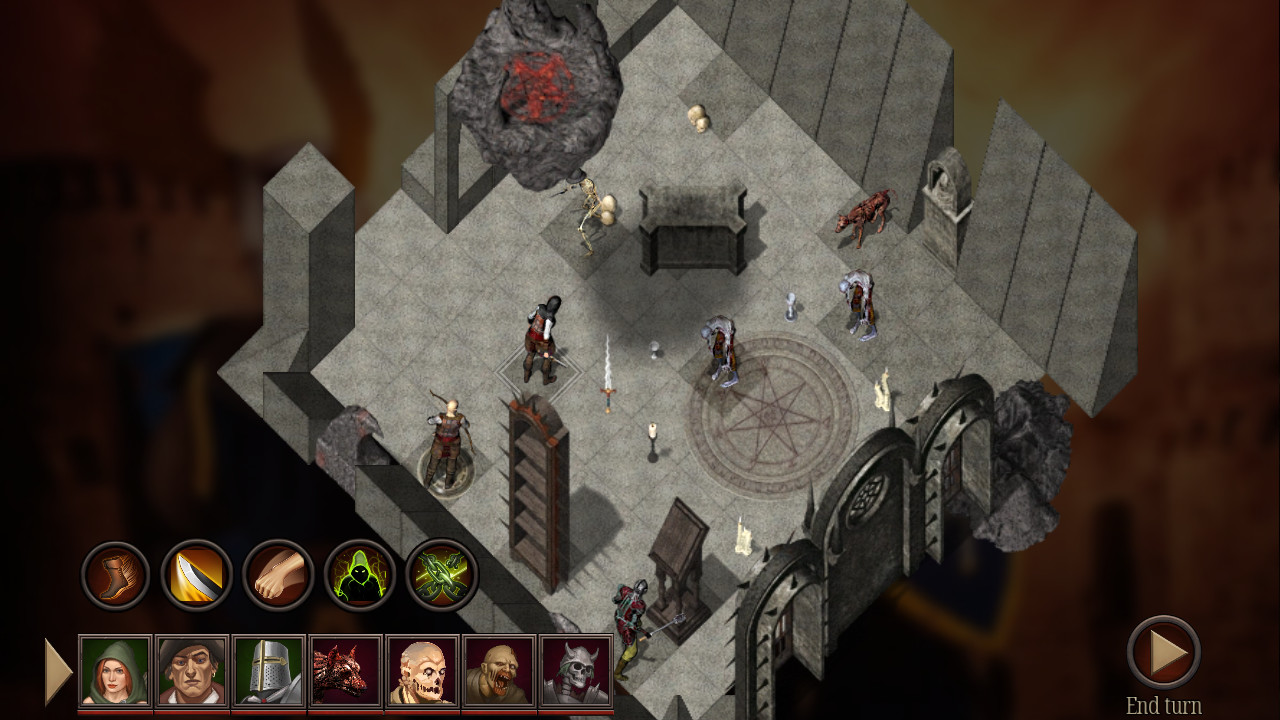Select the red-haired hooded woman's portrait
Screen dimensions: 1280x720
[x=113, y=670]
